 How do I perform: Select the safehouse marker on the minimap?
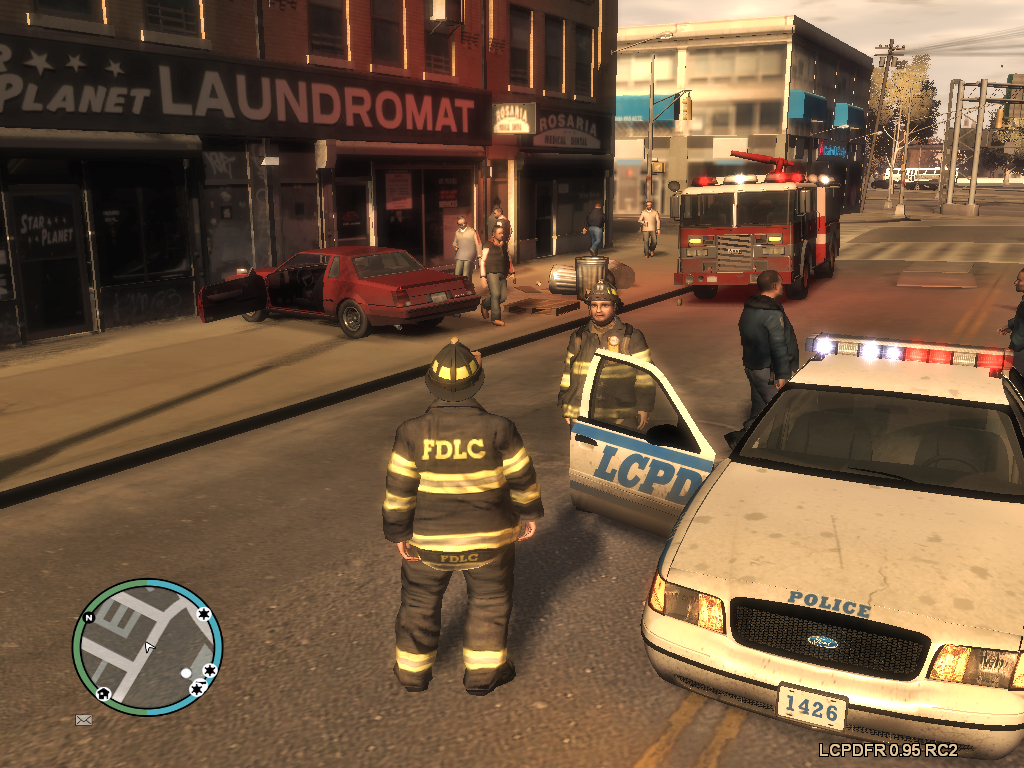103,692
